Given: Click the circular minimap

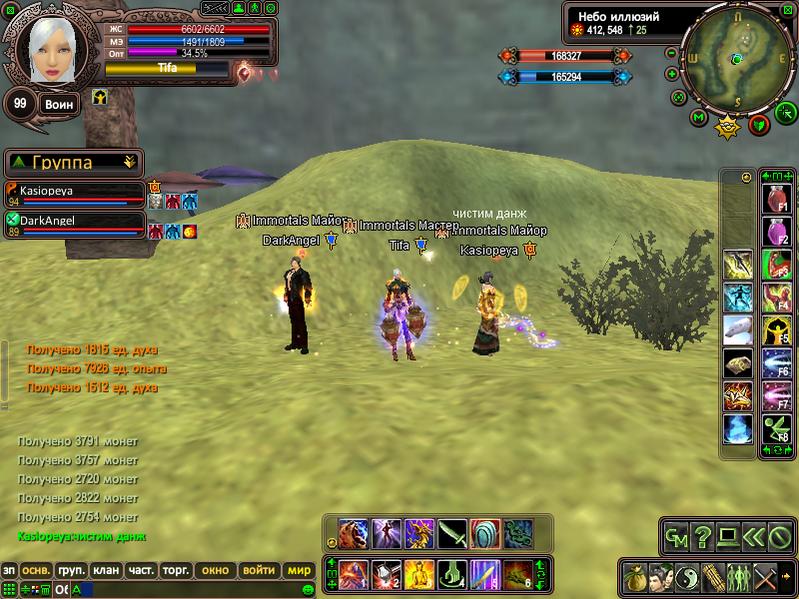Looking at the screenshot, I should click(735, 57).
